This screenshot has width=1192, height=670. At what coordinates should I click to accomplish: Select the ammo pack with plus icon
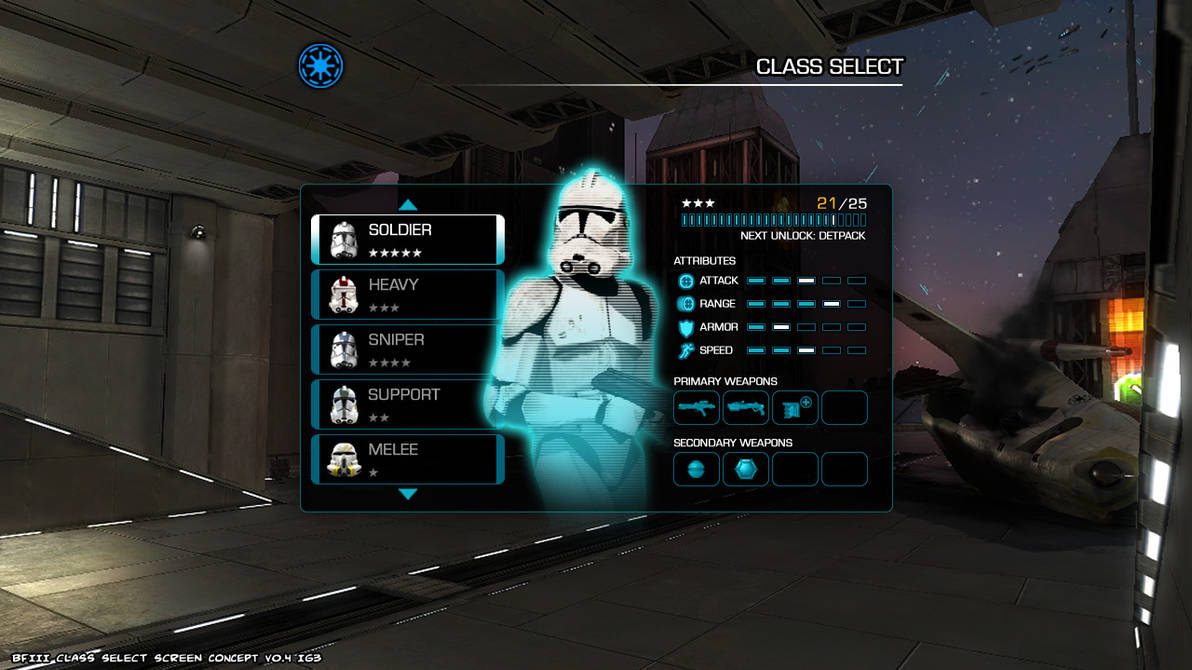click(795, 408)
